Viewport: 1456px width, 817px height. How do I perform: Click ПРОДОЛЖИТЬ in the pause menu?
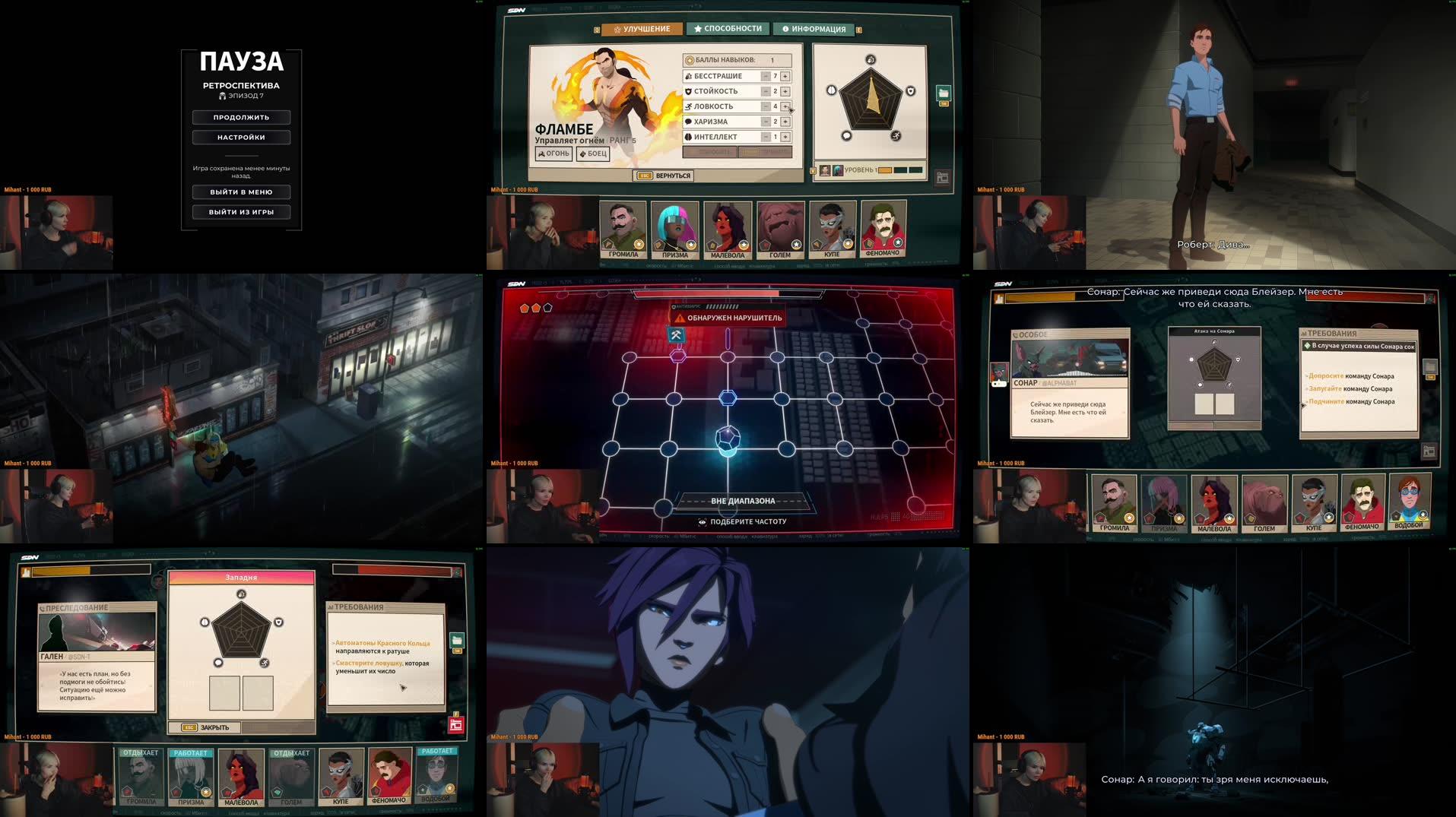coord(240,117)
